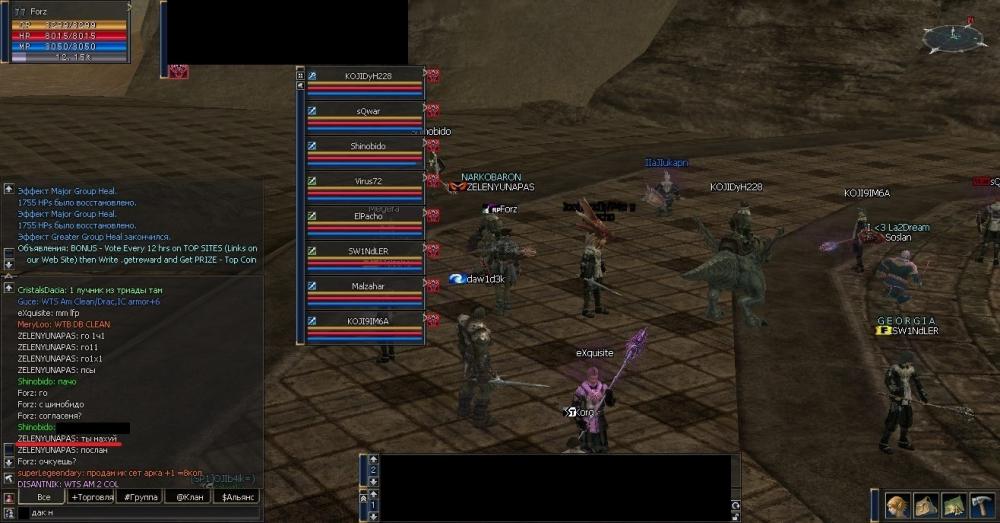Switch to the @Клан clan chat tab
Screen dimensions: 1000x523
point(187,496)
